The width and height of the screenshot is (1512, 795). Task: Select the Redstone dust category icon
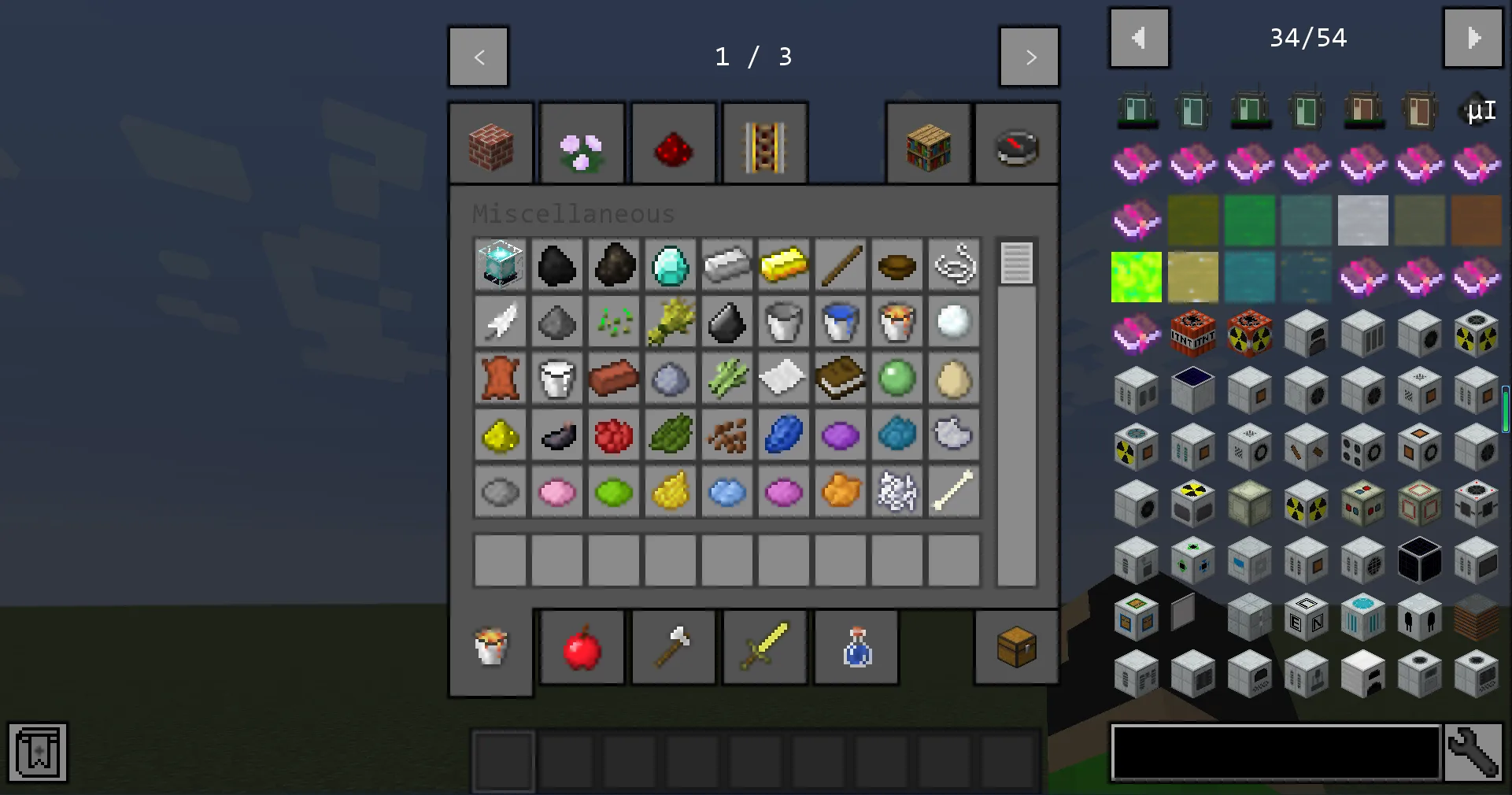point(673,142)
